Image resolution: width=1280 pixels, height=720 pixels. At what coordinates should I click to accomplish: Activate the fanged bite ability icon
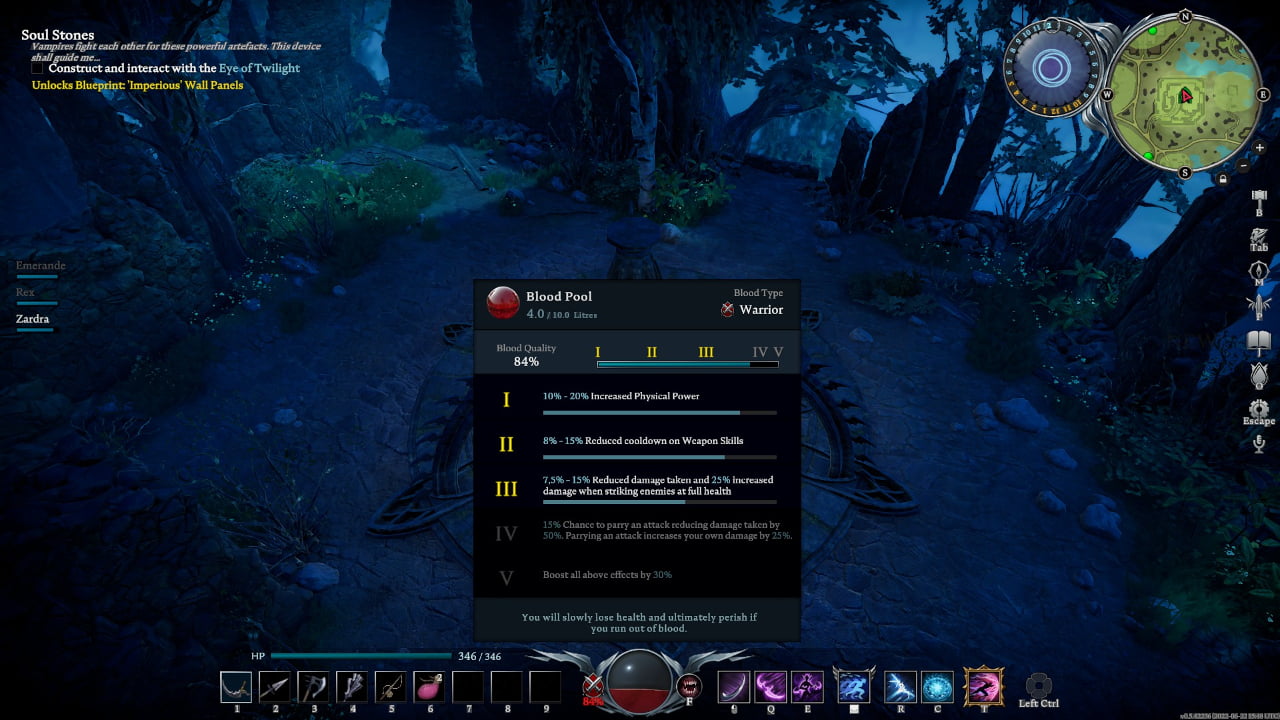(689, 686)
